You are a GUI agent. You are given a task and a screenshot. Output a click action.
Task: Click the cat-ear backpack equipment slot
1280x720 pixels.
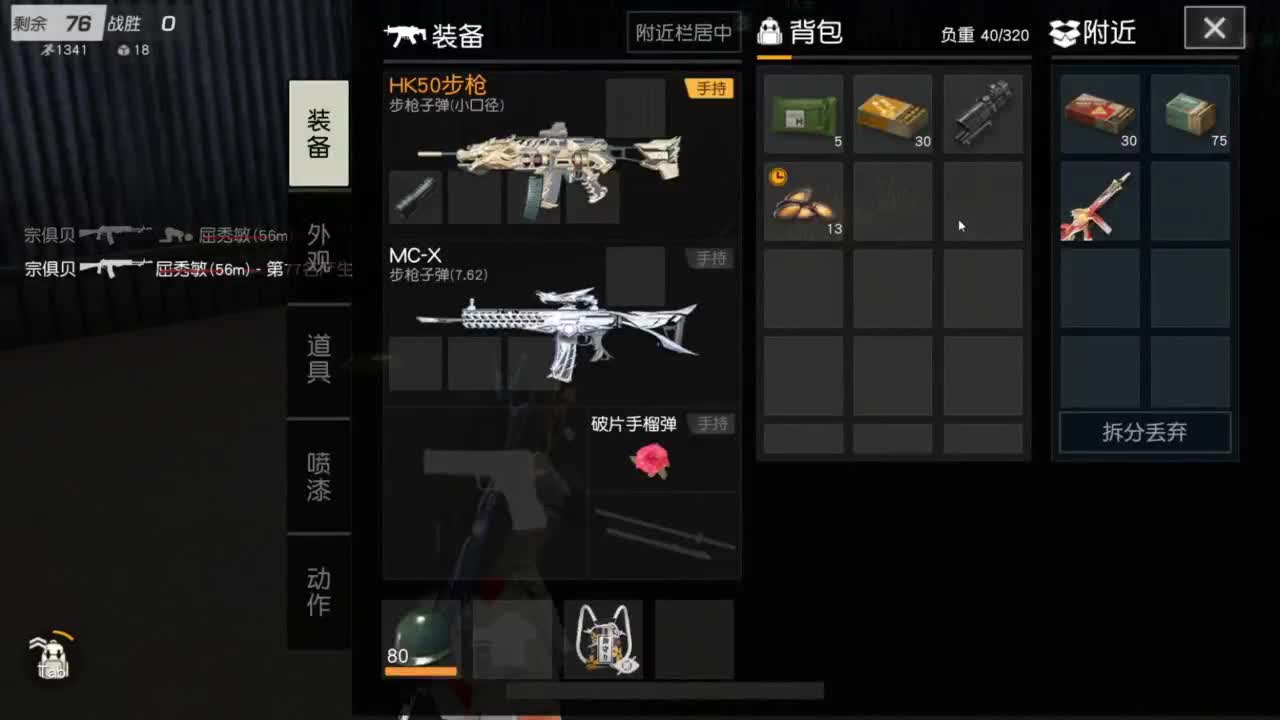[603, 638]
